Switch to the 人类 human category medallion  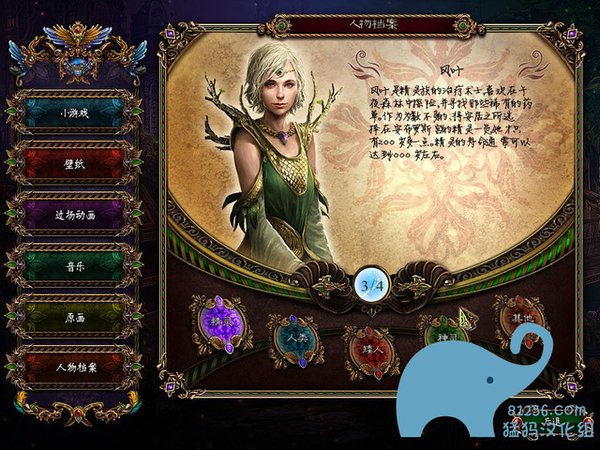[296, 341]
